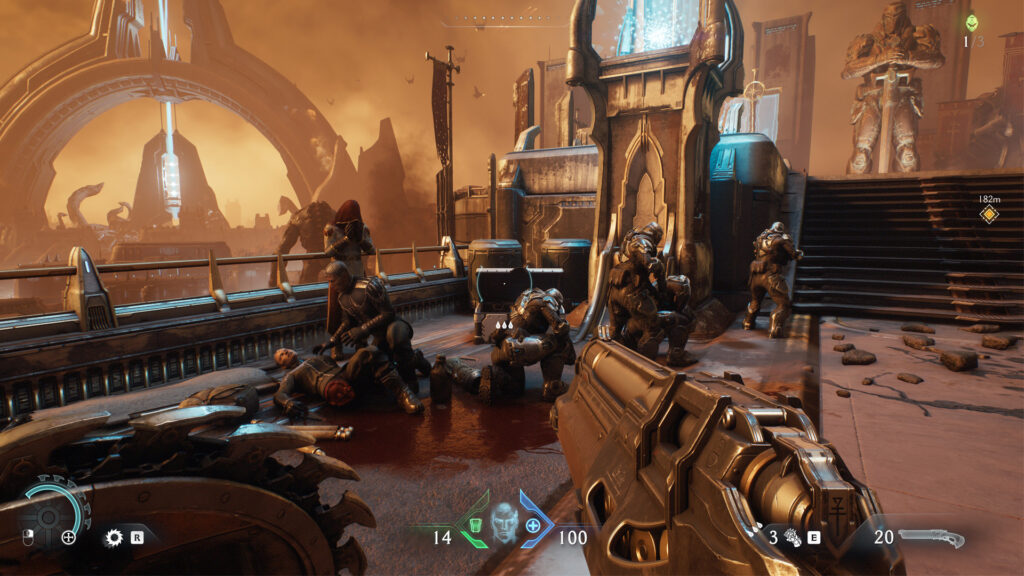The image size is (1024, 576).
Task: Select the shotgun weapon icon
Action: [931, 537]
